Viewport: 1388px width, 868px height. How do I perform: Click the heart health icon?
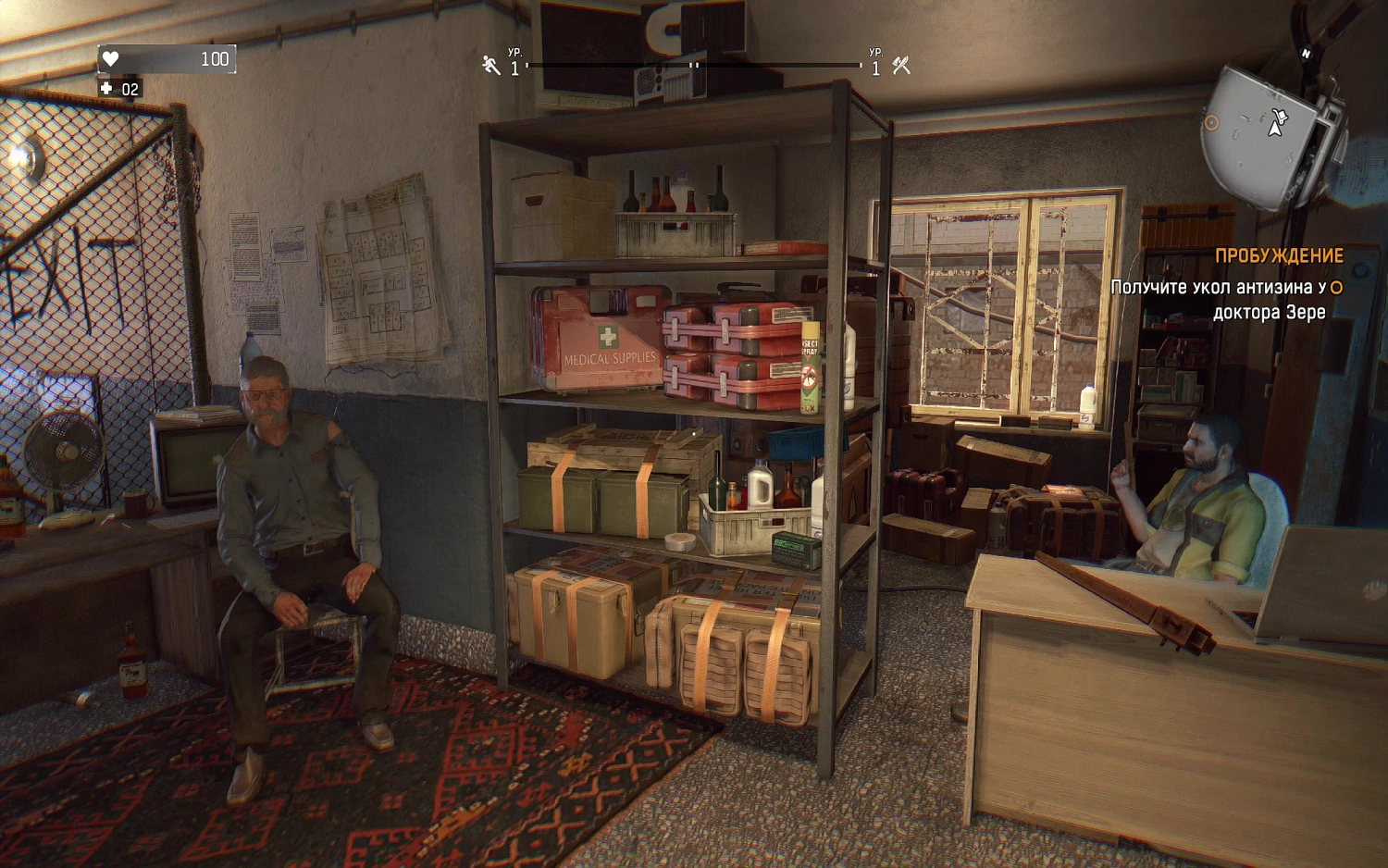coord(110,58)
